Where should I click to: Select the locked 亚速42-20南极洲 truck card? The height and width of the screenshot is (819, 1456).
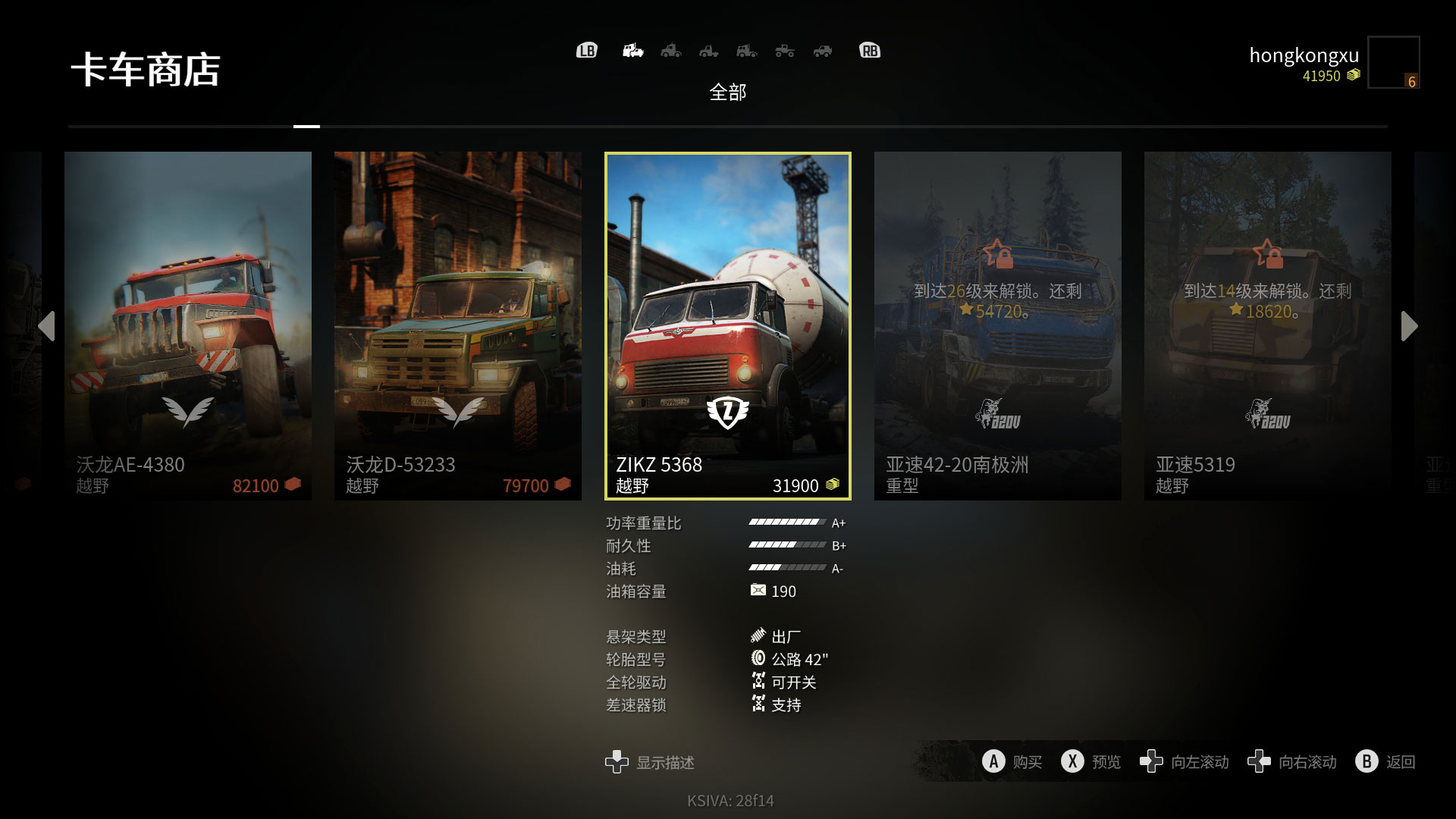(x=997, y=325)
